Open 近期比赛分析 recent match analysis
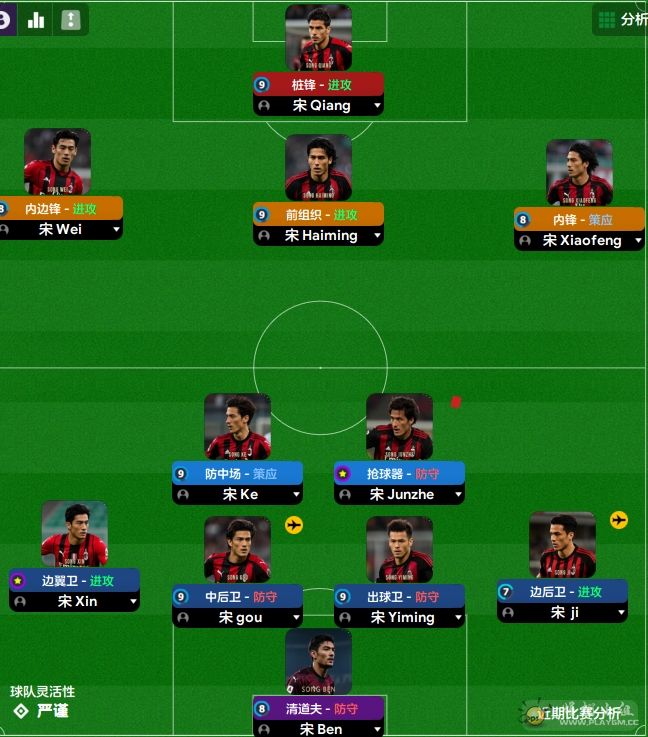This screenshot has height=737, width=648. 580,713
